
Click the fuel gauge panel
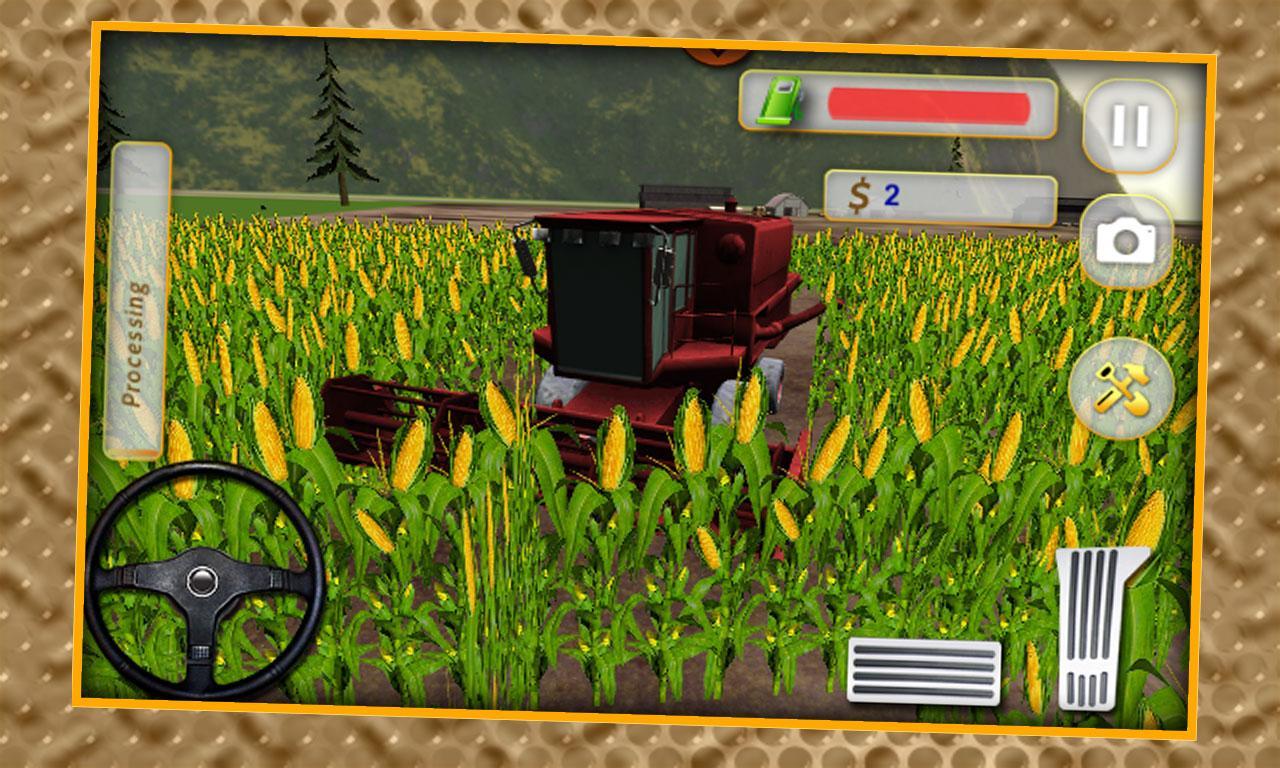click(x=900, y=99)
